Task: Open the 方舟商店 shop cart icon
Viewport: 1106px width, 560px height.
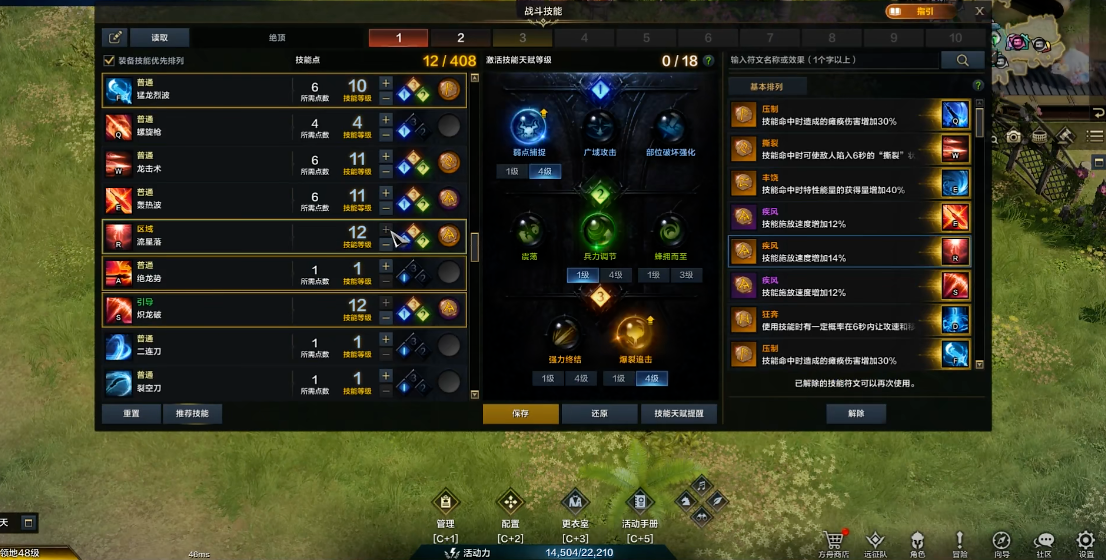Action: pos(830,541)
